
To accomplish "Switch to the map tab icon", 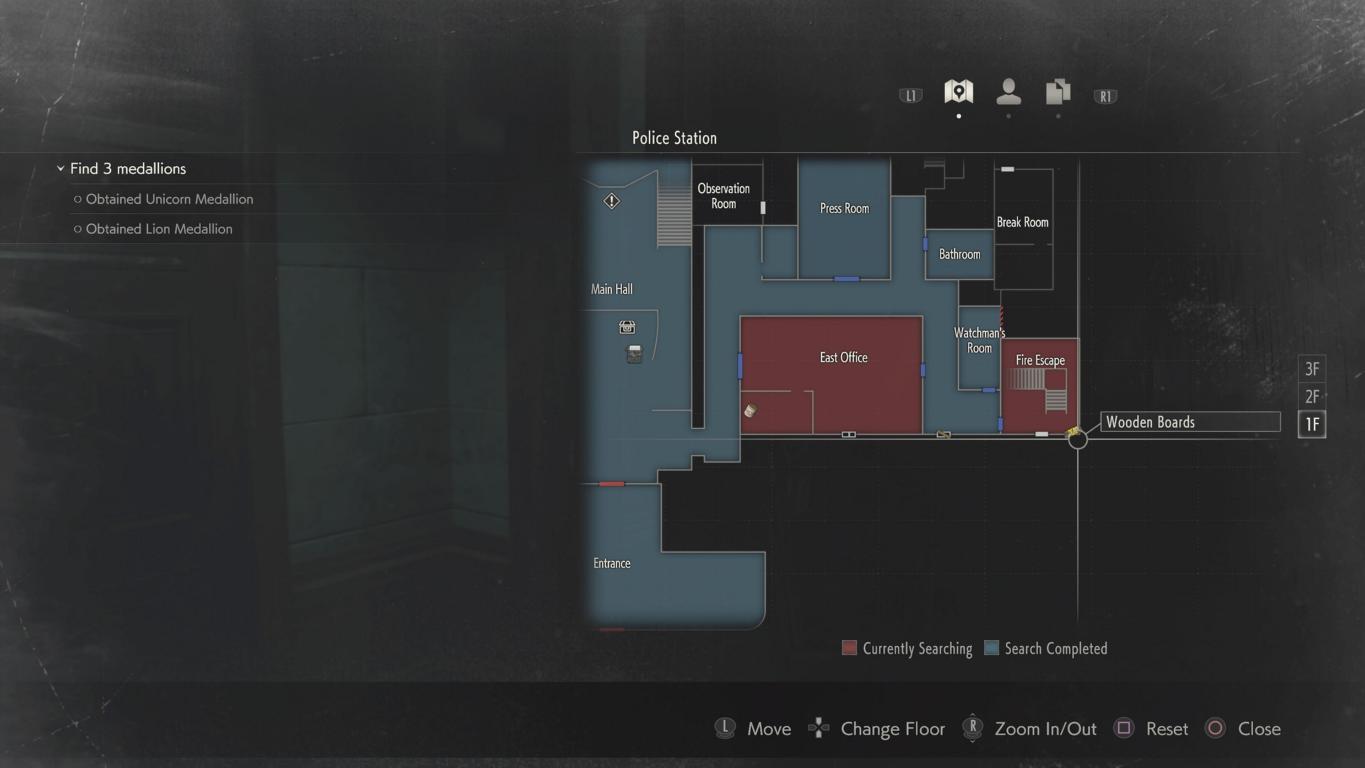I will [x=958, y=93].
